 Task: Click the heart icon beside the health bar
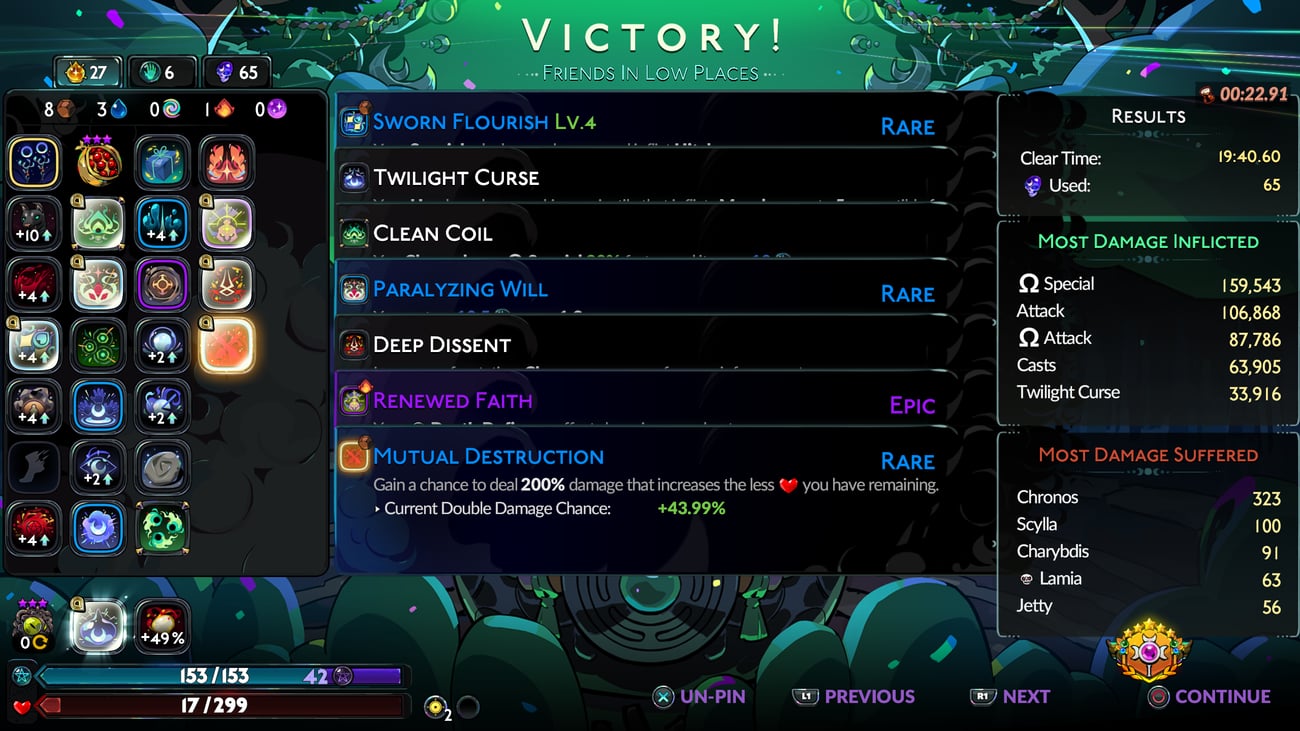[x=20, y=704]
